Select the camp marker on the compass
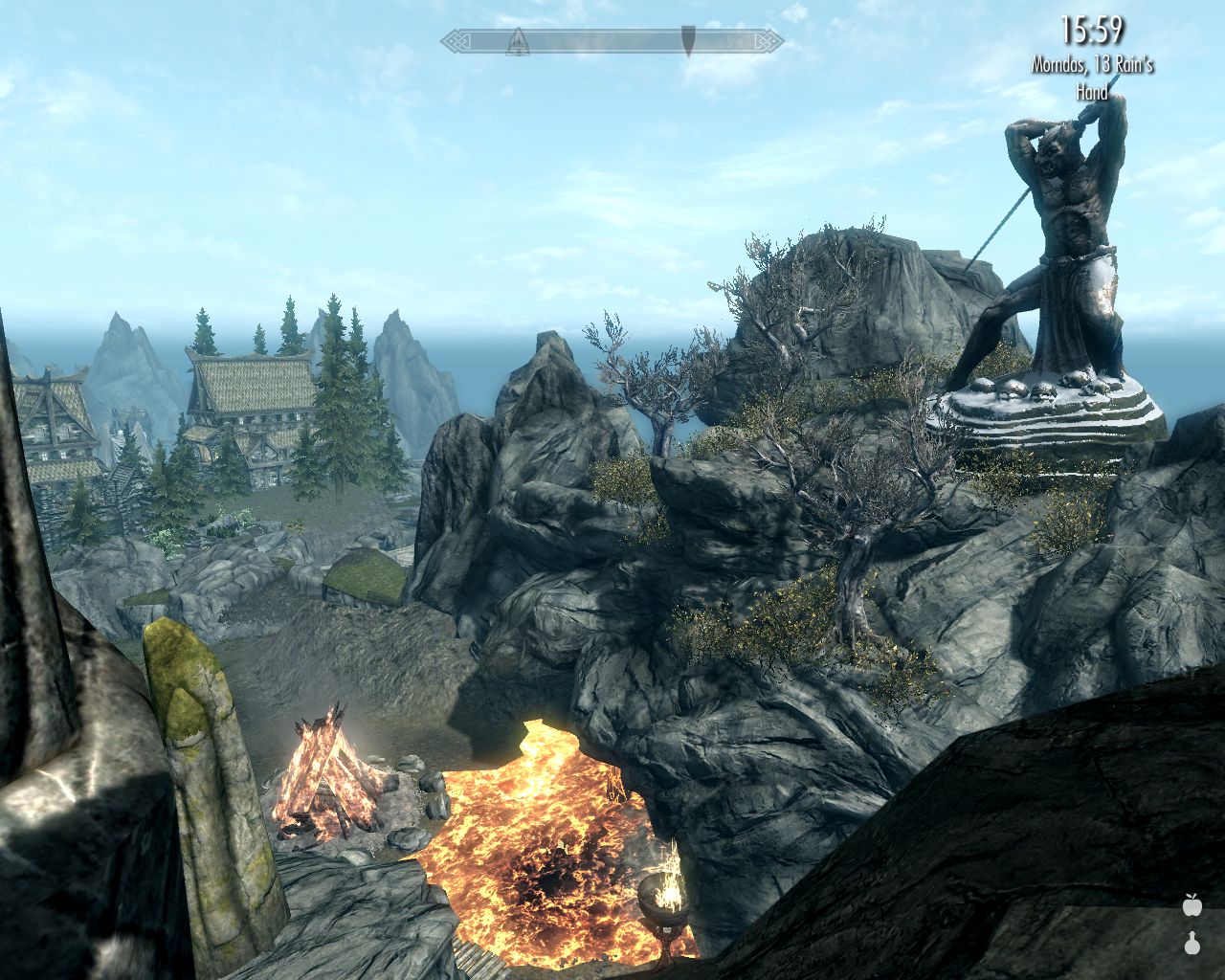The width and height of the screenshot is (1225, 980). 518,41
